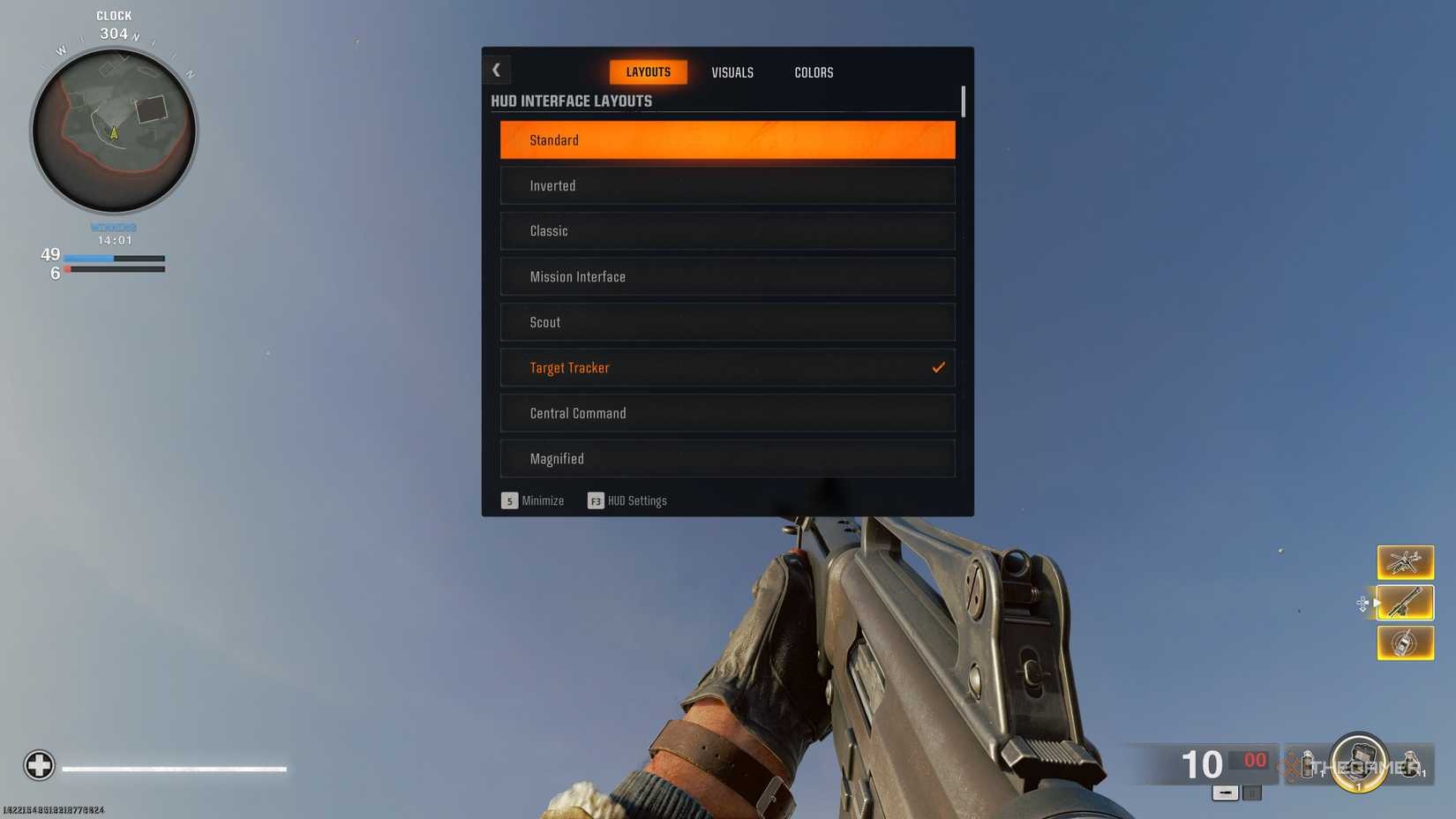The height and width of the screenshot is (819, 1456).
Task: Select the RC car scorestreak icon
Action: coord(1405,642)
